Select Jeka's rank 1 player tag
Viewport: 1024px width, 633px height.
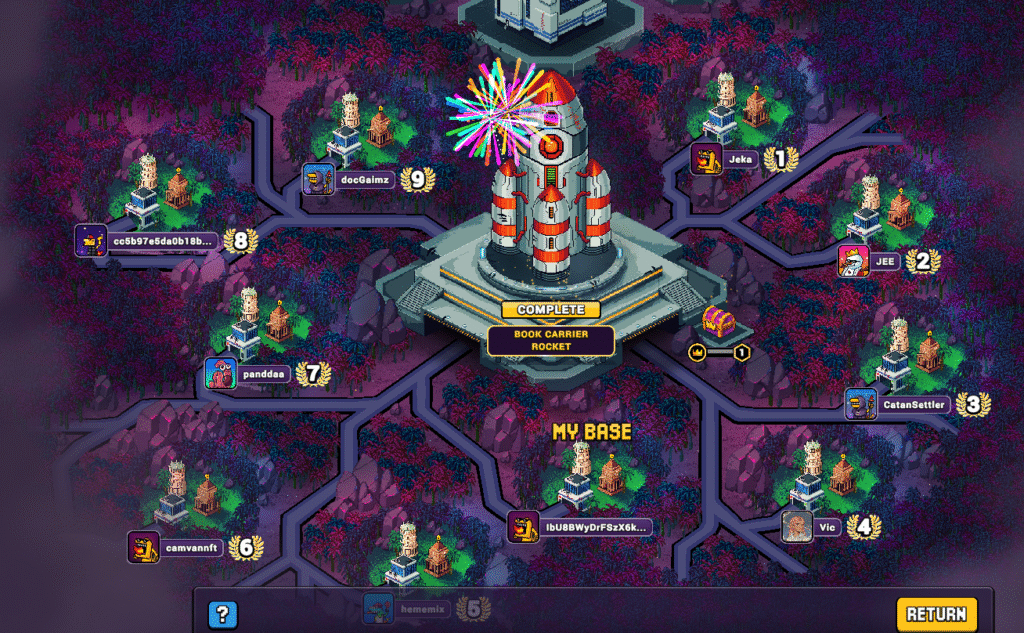(x=739, y=159)
